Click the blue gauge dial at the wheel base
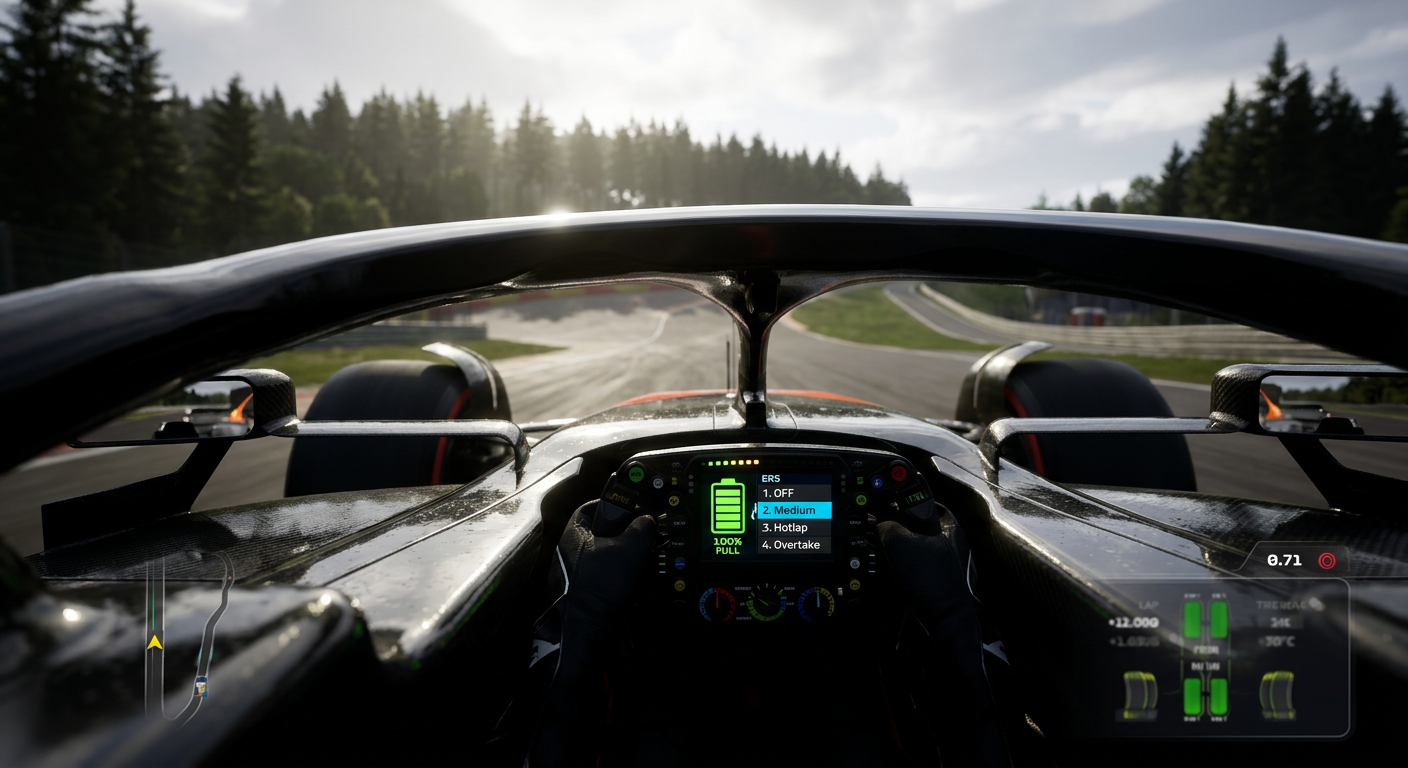The image size is (1408, 768). point(817,604)
